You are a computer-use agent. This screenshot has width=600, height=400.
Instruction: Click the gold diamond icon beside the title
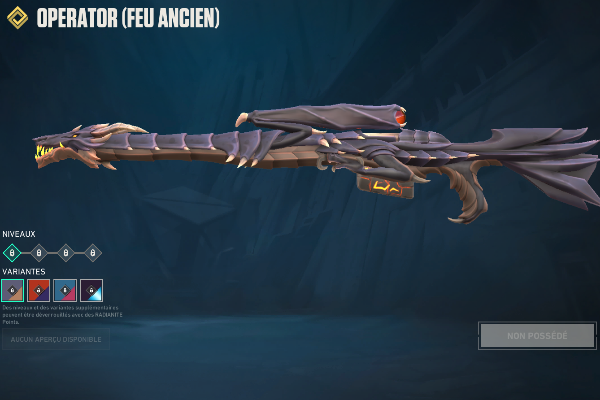tap(17, 18)
